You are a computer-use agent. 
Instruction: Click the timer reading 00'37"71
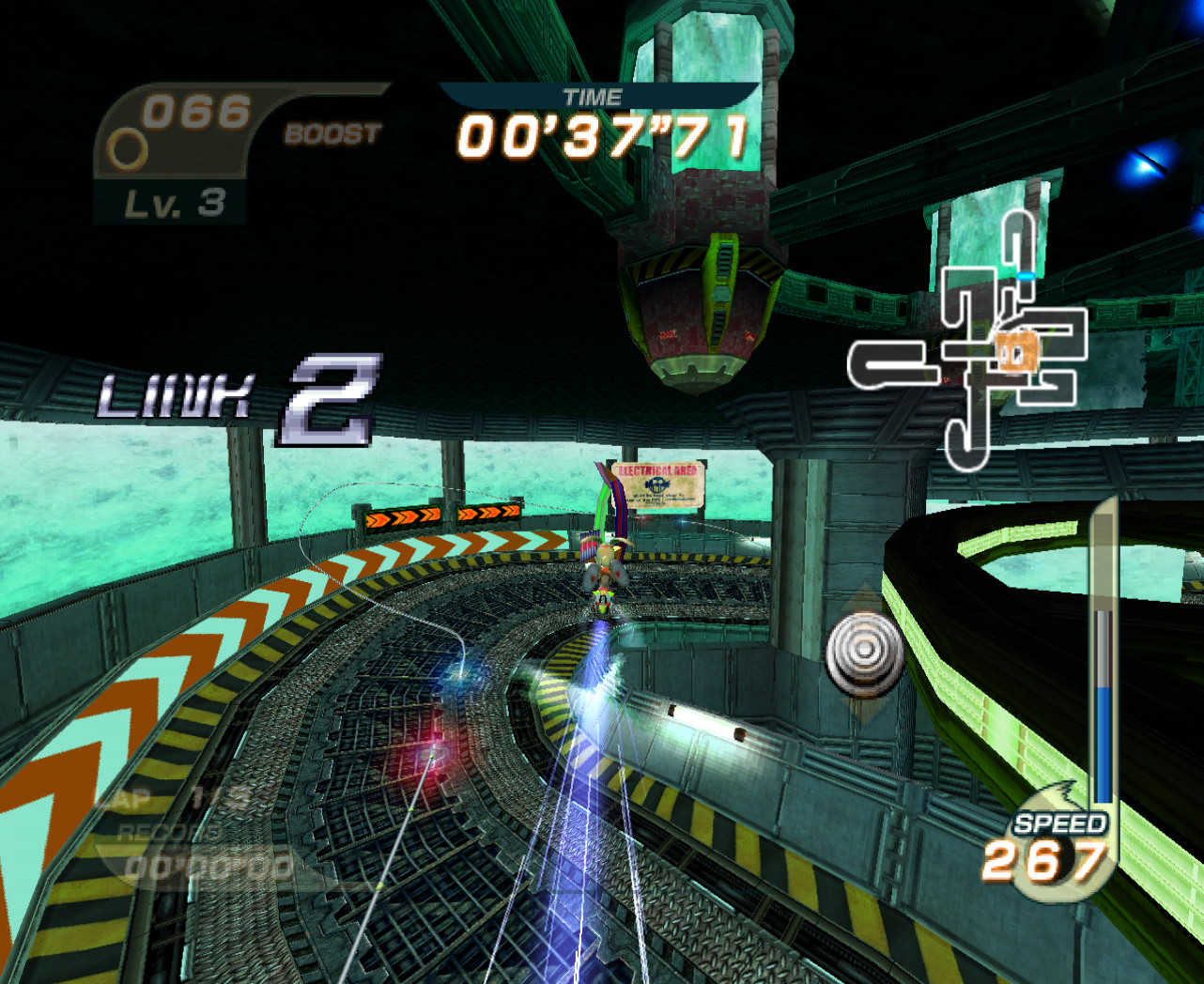(601, 139)
